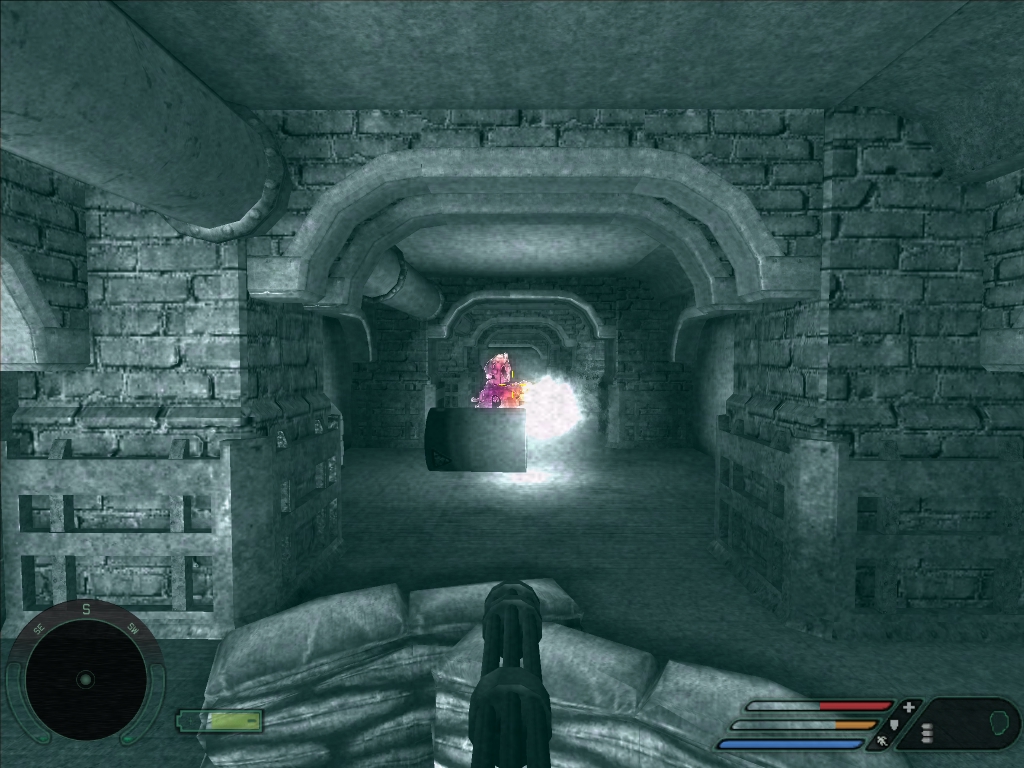Click the health cross icon
This screenshot has height=768, width=1024.
tap(909, 706)
